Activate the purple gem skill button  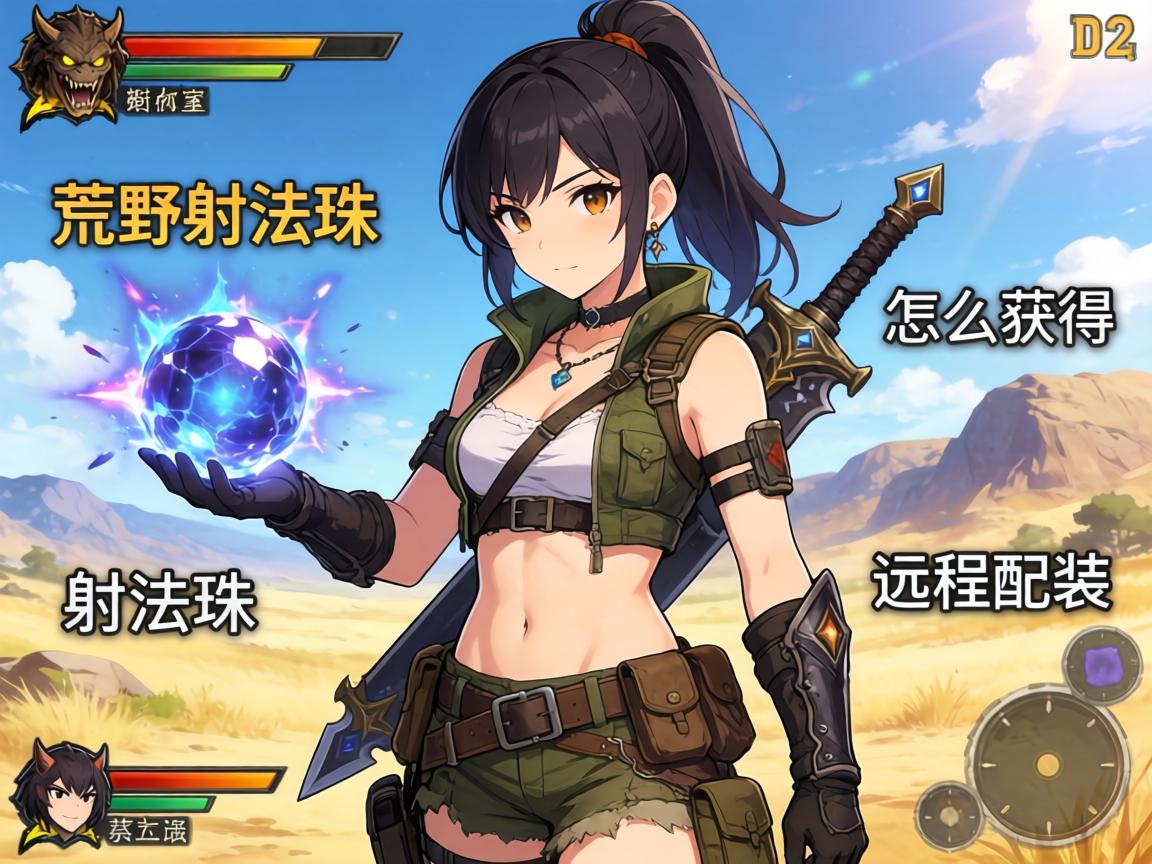(1101, 664)
